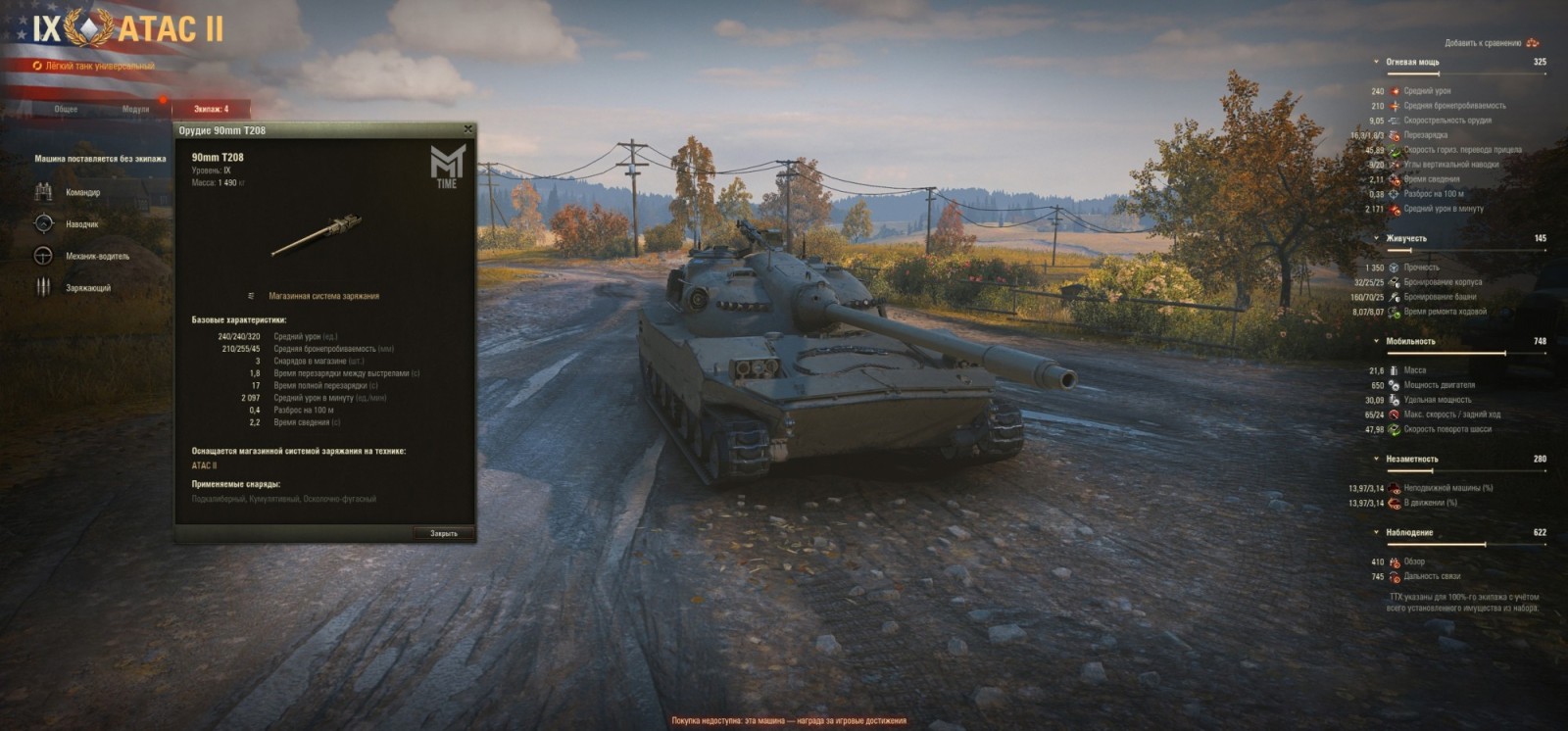Select the Время сведения aiming icon
Screen dimensions: 1568x731
[x=1395, y=179]
